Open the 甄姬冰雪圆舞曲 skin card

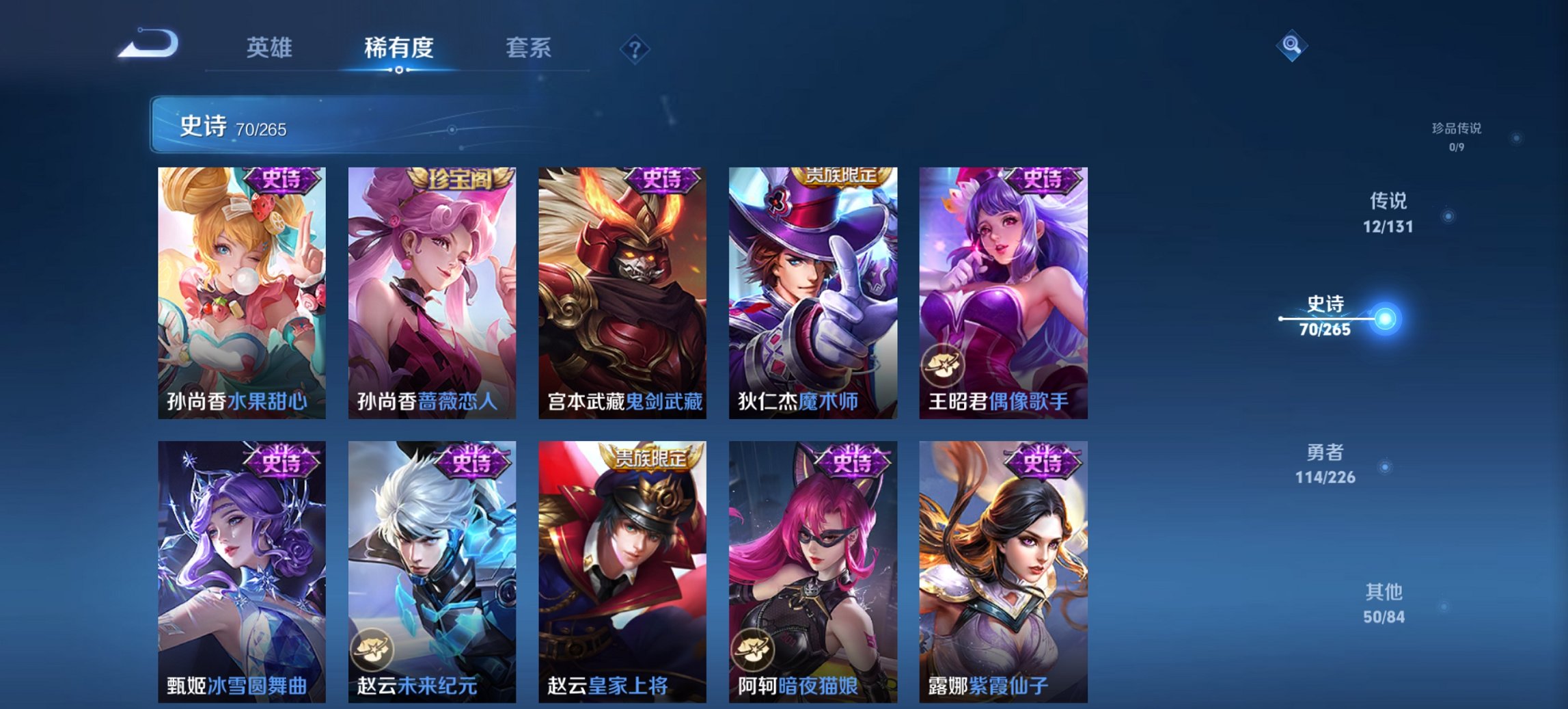pos(238,567)
